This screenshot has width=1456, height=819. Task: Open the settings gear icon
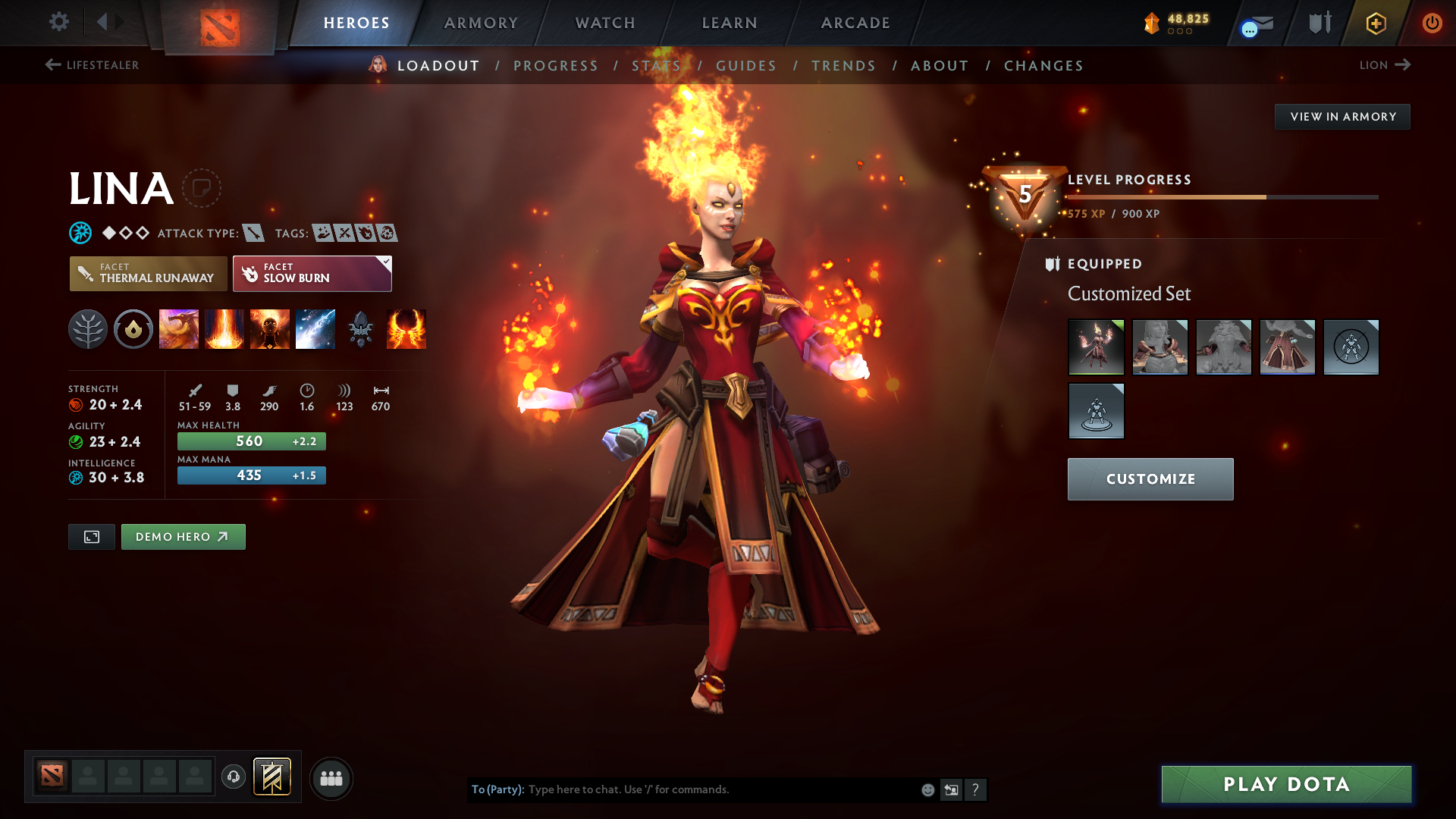pyautogui.click(x=59, y=23)
